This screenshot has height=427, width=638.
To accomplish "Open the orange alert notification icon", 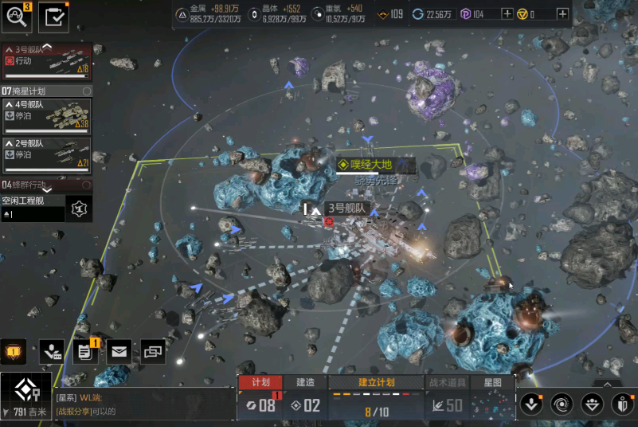I will pyautogui.click(x=14, y=351).
